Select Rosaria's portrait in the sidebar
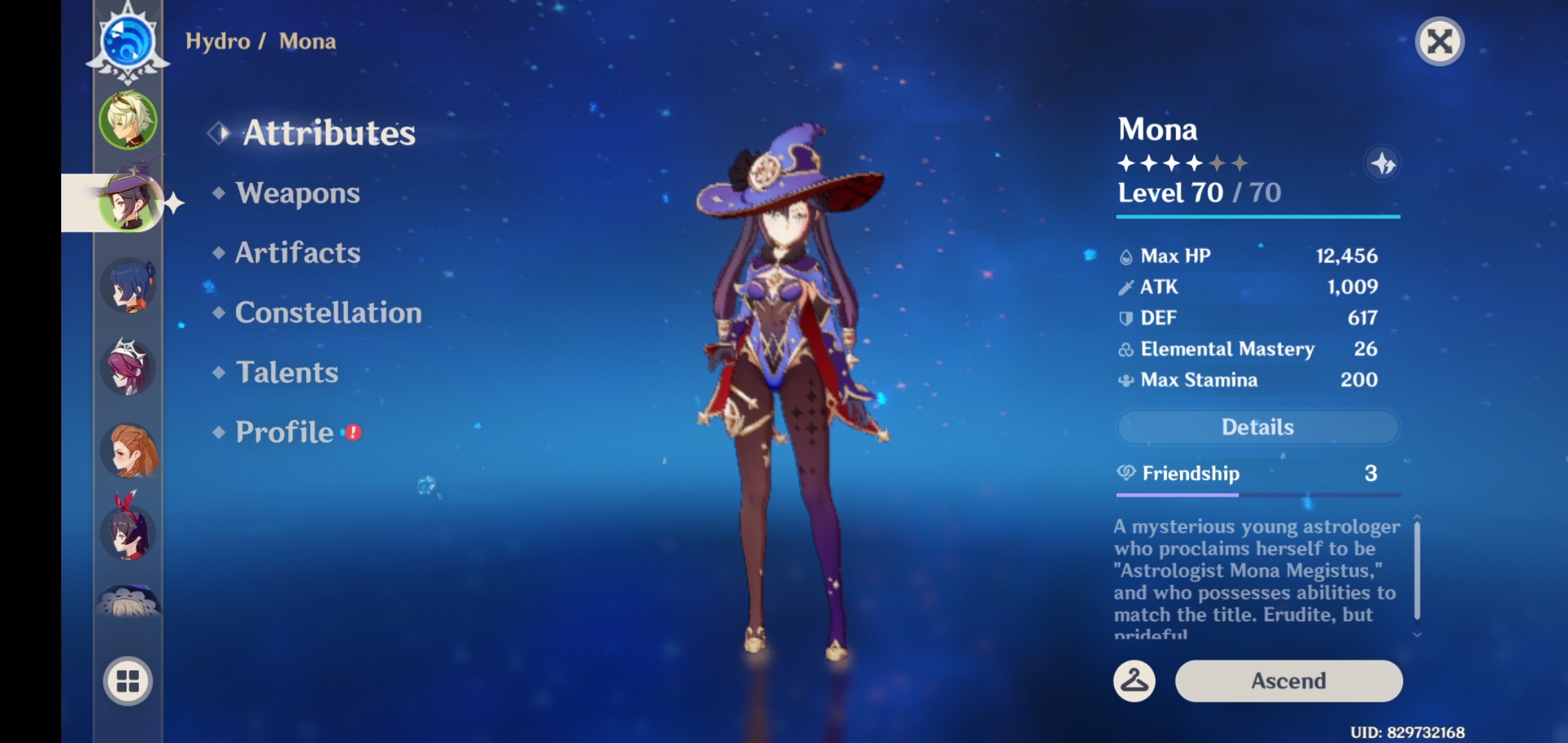The height and width of the screenshot is (743, 1568). tap(128, 368)
